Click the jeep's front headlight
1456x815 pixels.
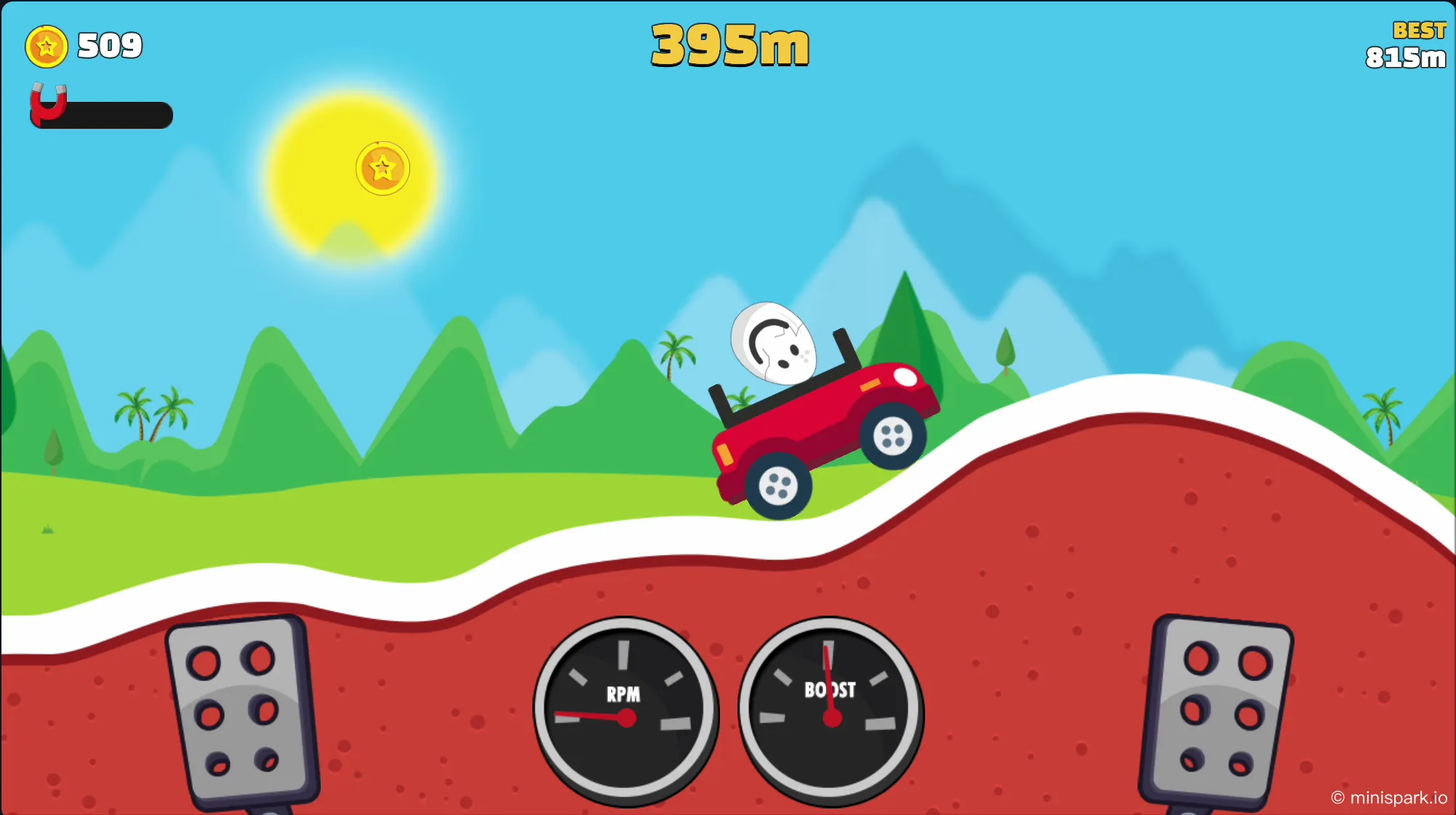coord(905,376)
